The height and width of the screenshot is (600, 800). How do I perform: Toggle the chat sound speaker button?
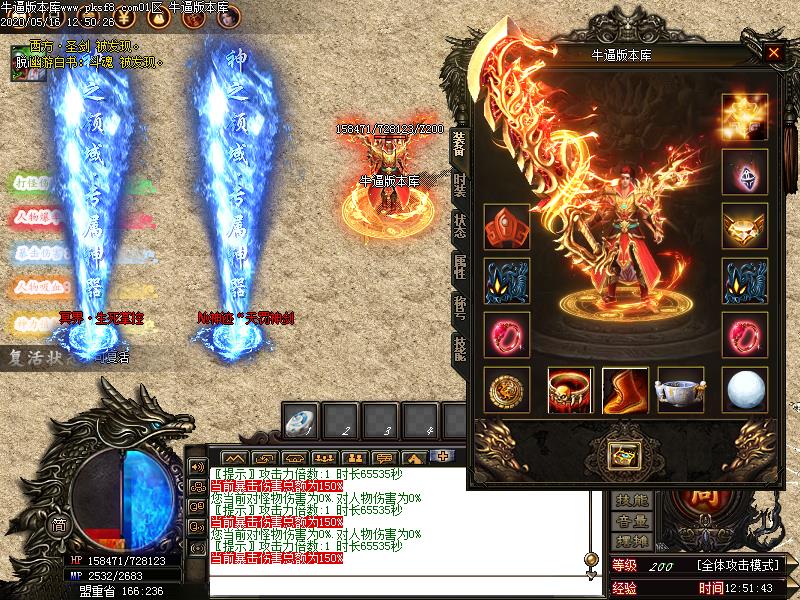pyautogui.click(x=196, y=468)
